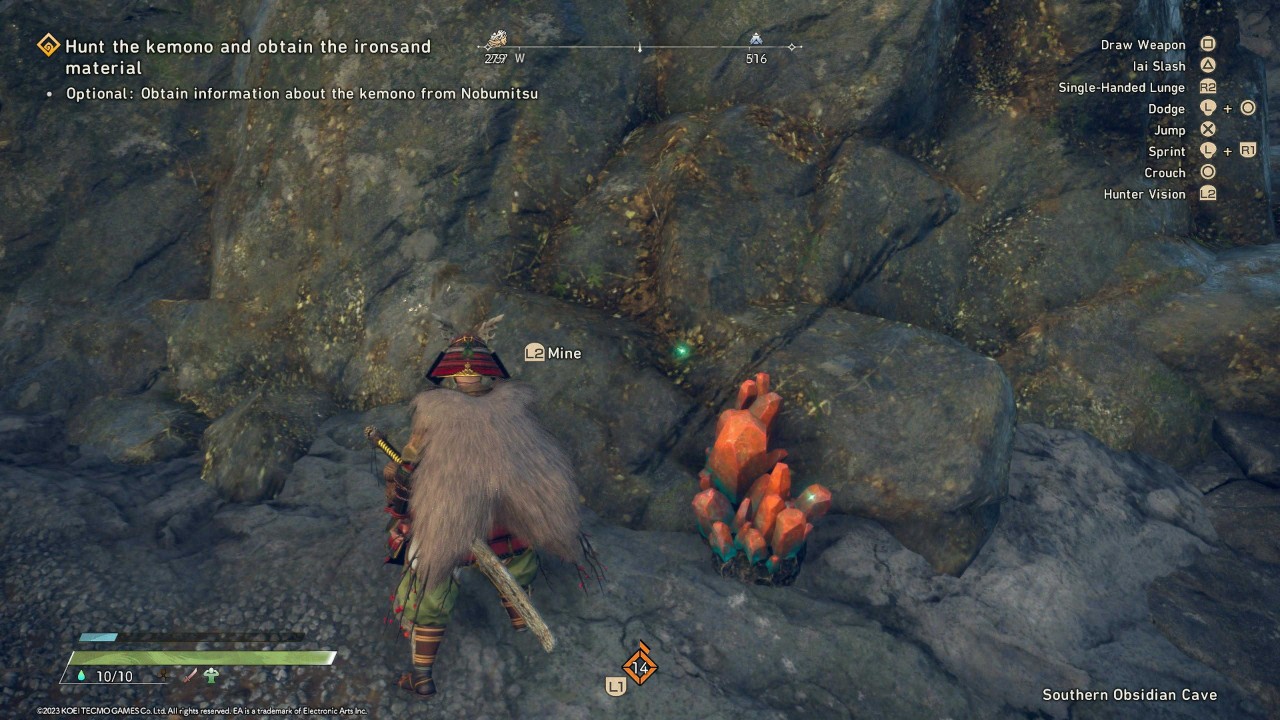1280x720 pixels.
Task: Click the Iai Slash triangle icon
Action: 1207,65
